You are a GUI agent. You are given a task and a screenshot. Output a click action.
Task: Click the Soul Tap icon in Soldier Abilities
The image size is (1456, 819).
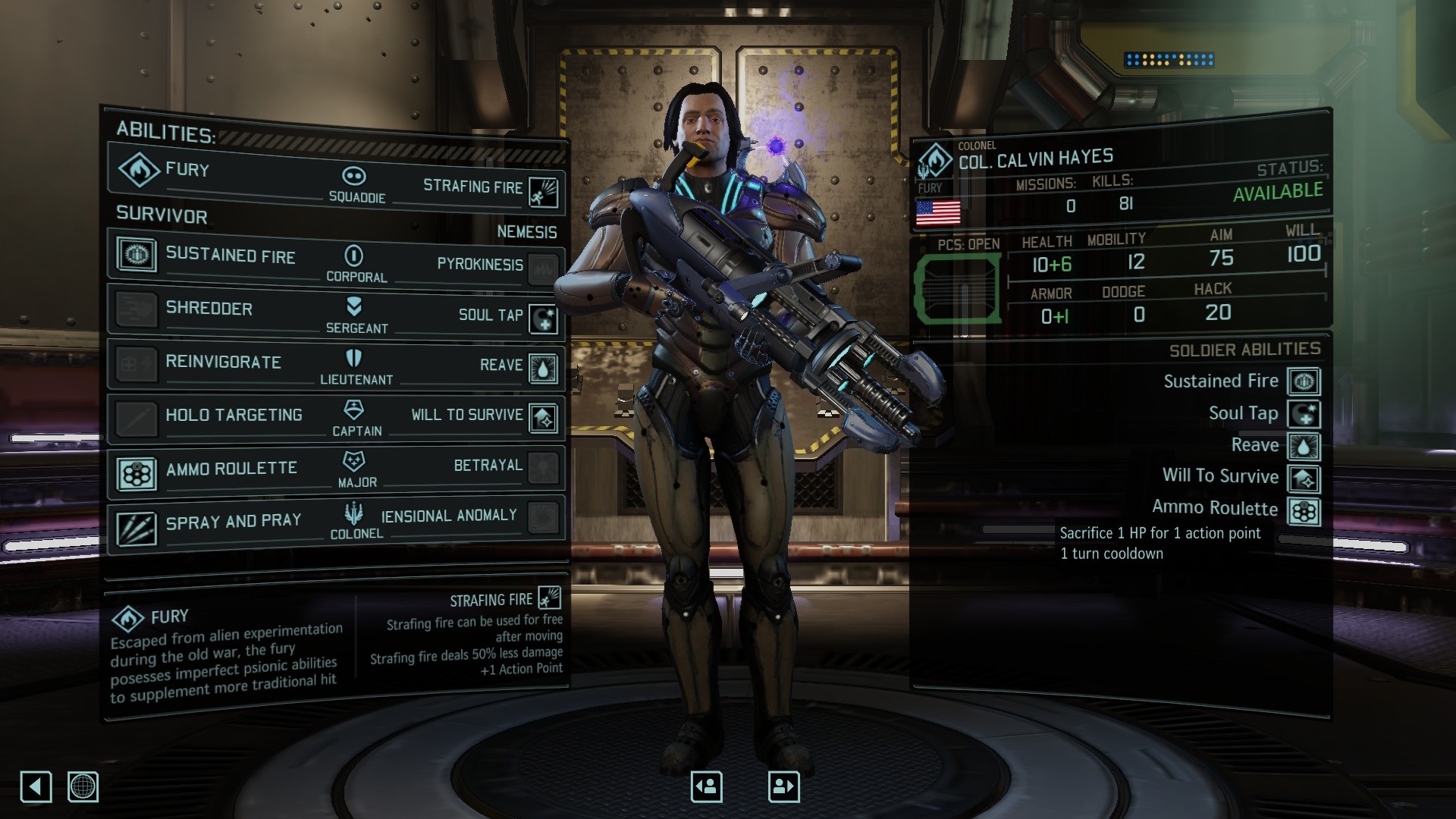[1304, 414]
